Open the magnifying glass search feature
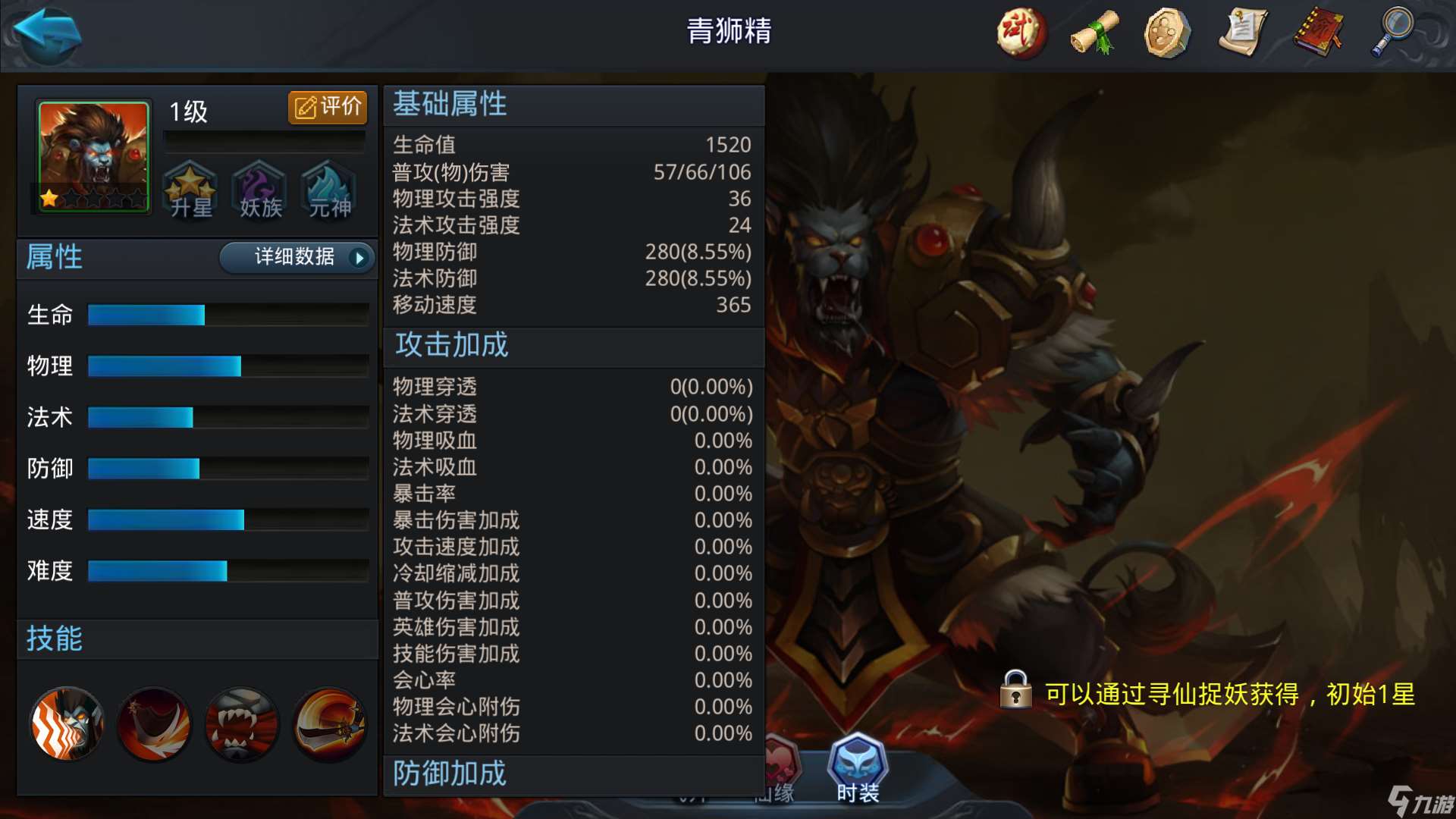 (x=1393, y=34)
